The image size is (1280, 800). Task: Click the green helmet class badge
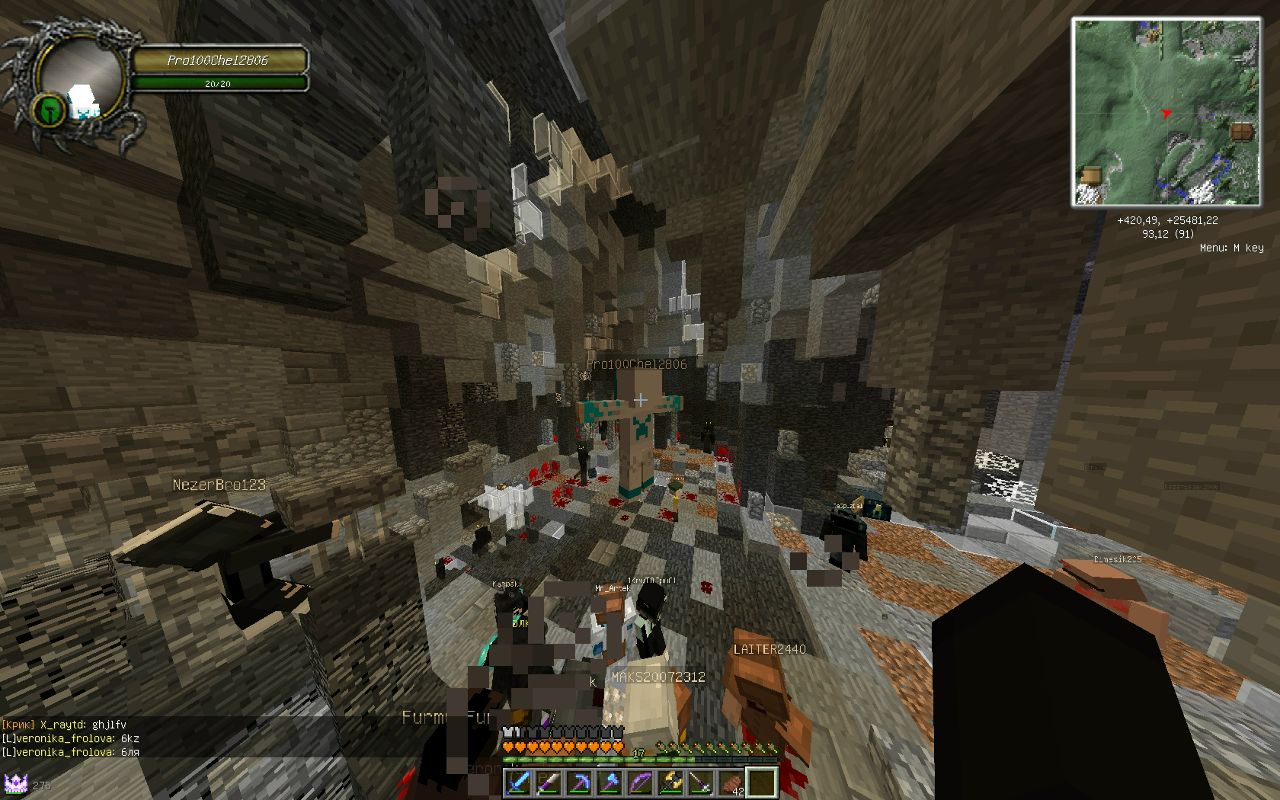click(x=49, y=109)
